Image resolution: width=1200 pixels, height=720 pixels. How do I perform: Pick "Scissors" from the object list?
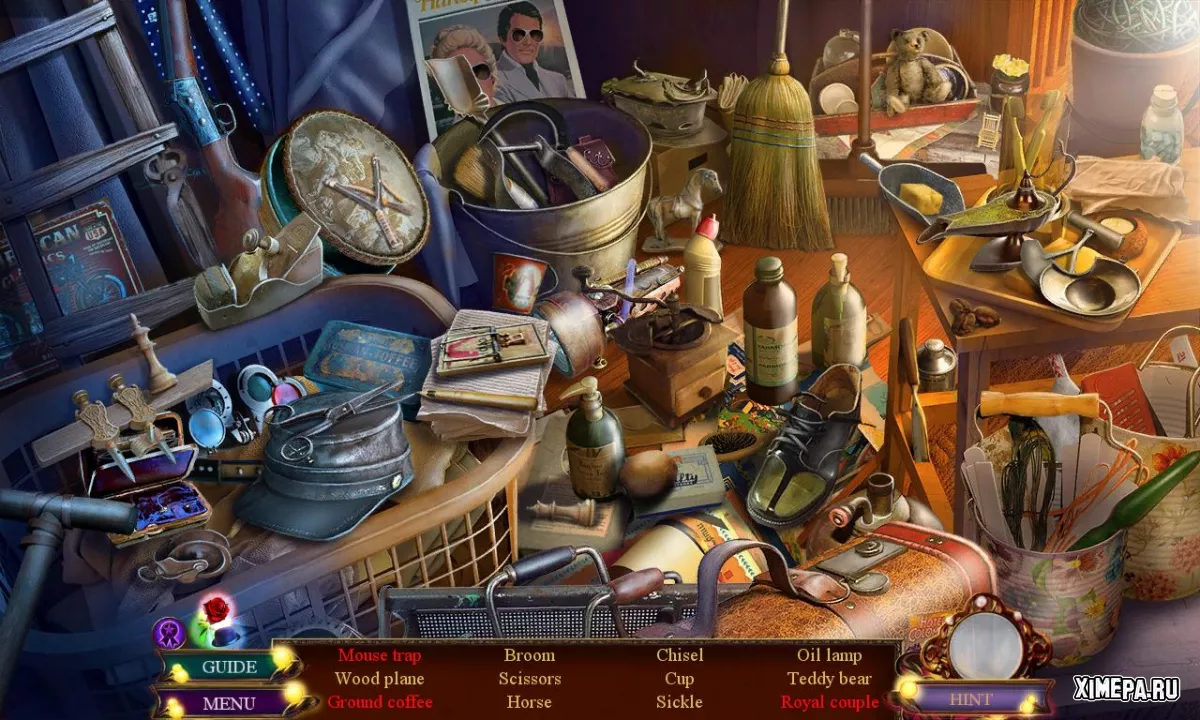[529, 679]
